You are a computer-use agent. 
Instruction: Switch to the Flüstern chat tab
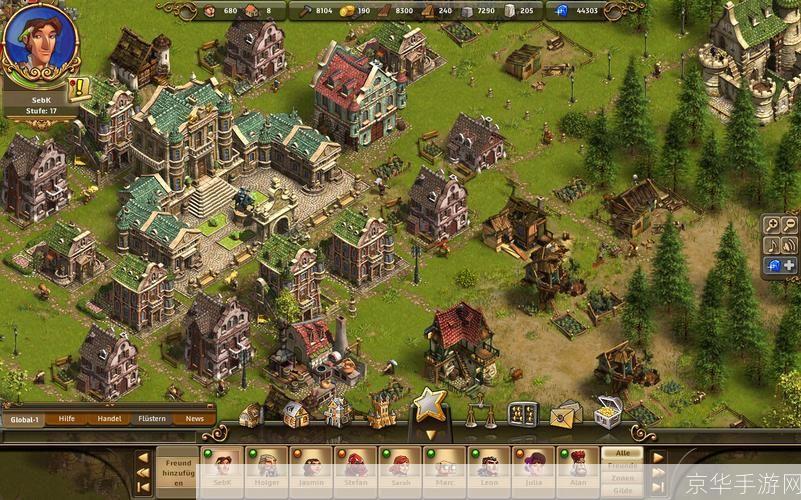pos(152,419)
